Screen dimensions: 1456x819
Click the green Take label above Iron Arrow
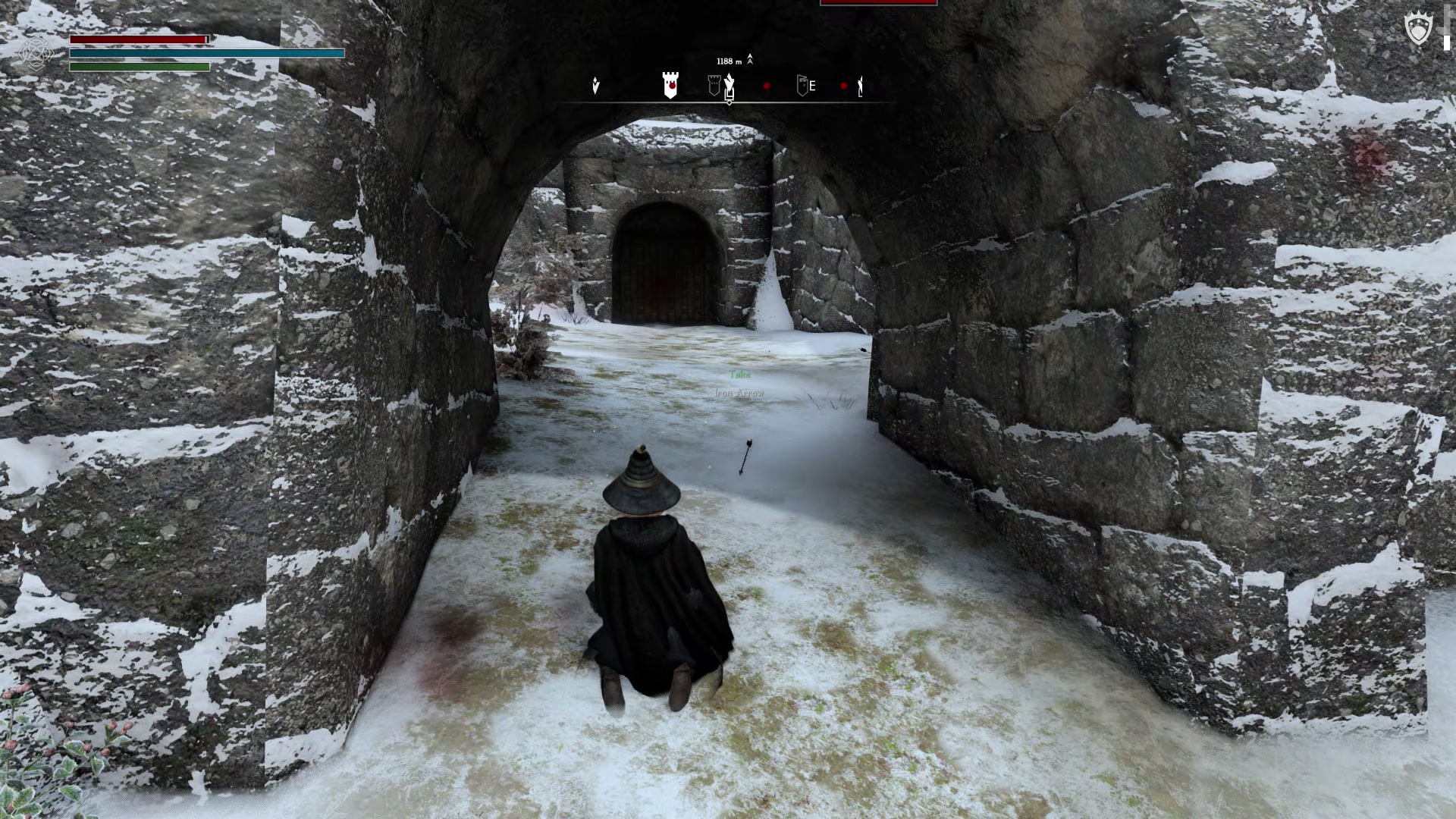click(739, 375)
